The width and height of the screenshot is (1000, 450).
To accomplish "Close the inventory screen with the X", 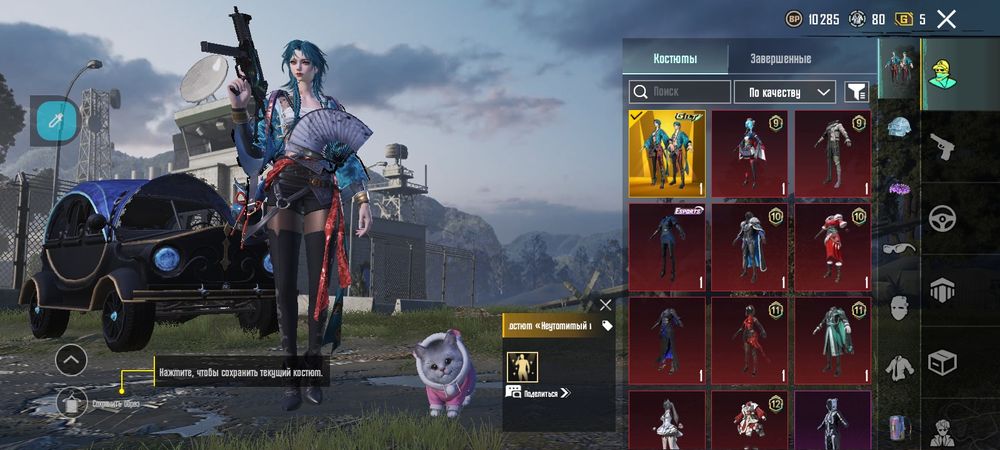I will (946, 18).
